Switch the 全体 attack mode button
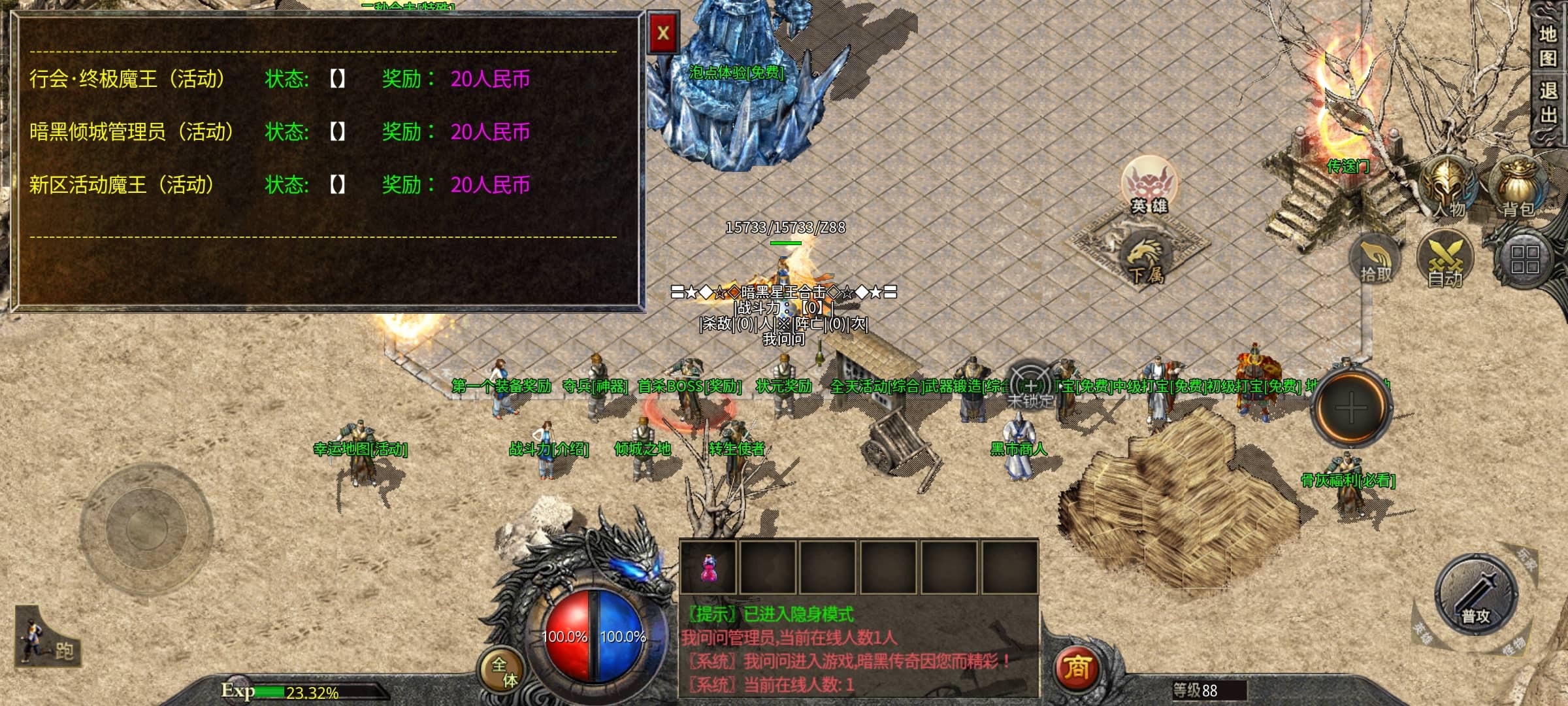This screenshot has height=706, width=1568. click(504, 671)
